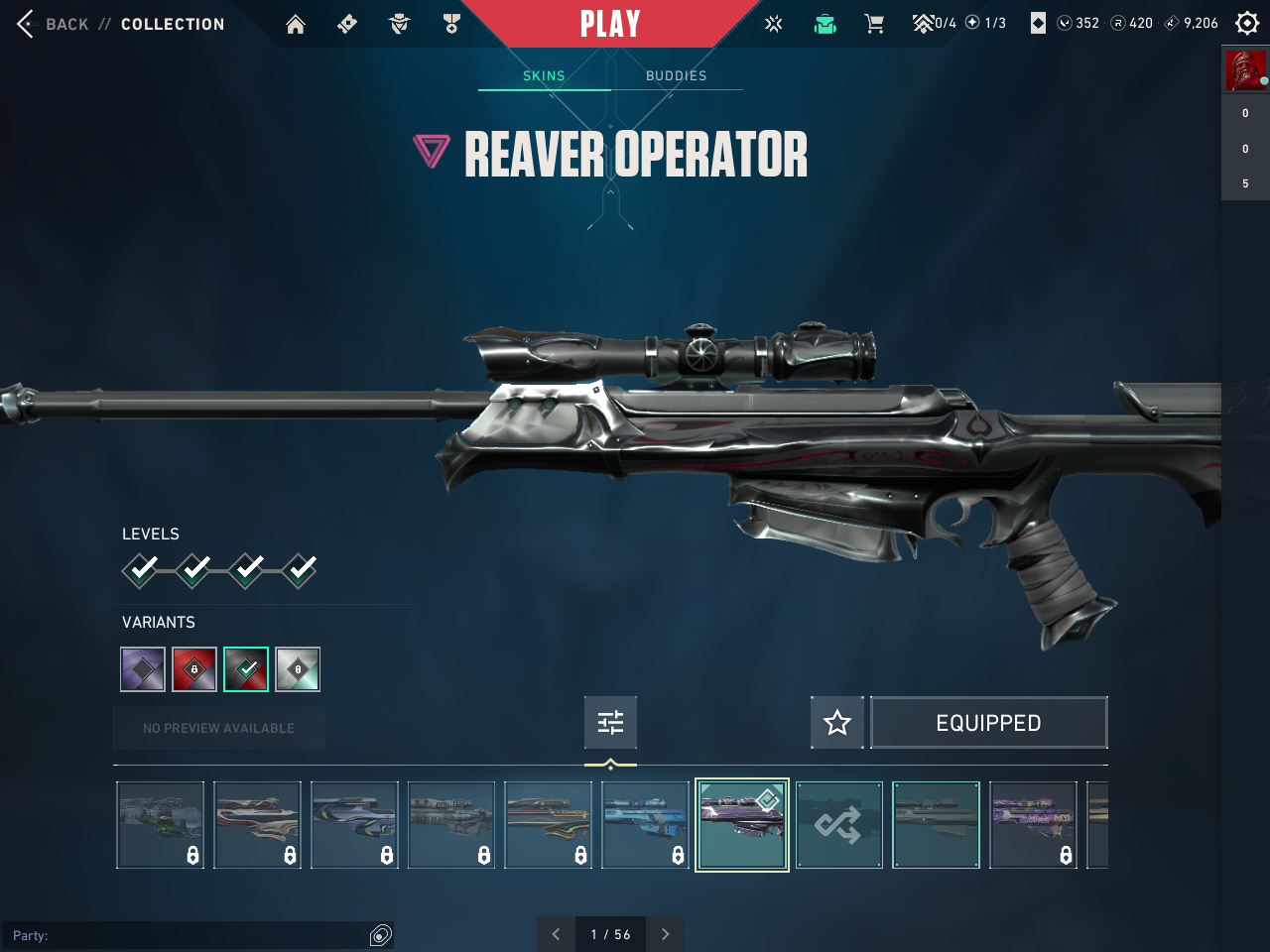1270x952 pixels.
Task: Choose the red locked variant swatch
Action: pyautogui.click(x=194, y=669)
